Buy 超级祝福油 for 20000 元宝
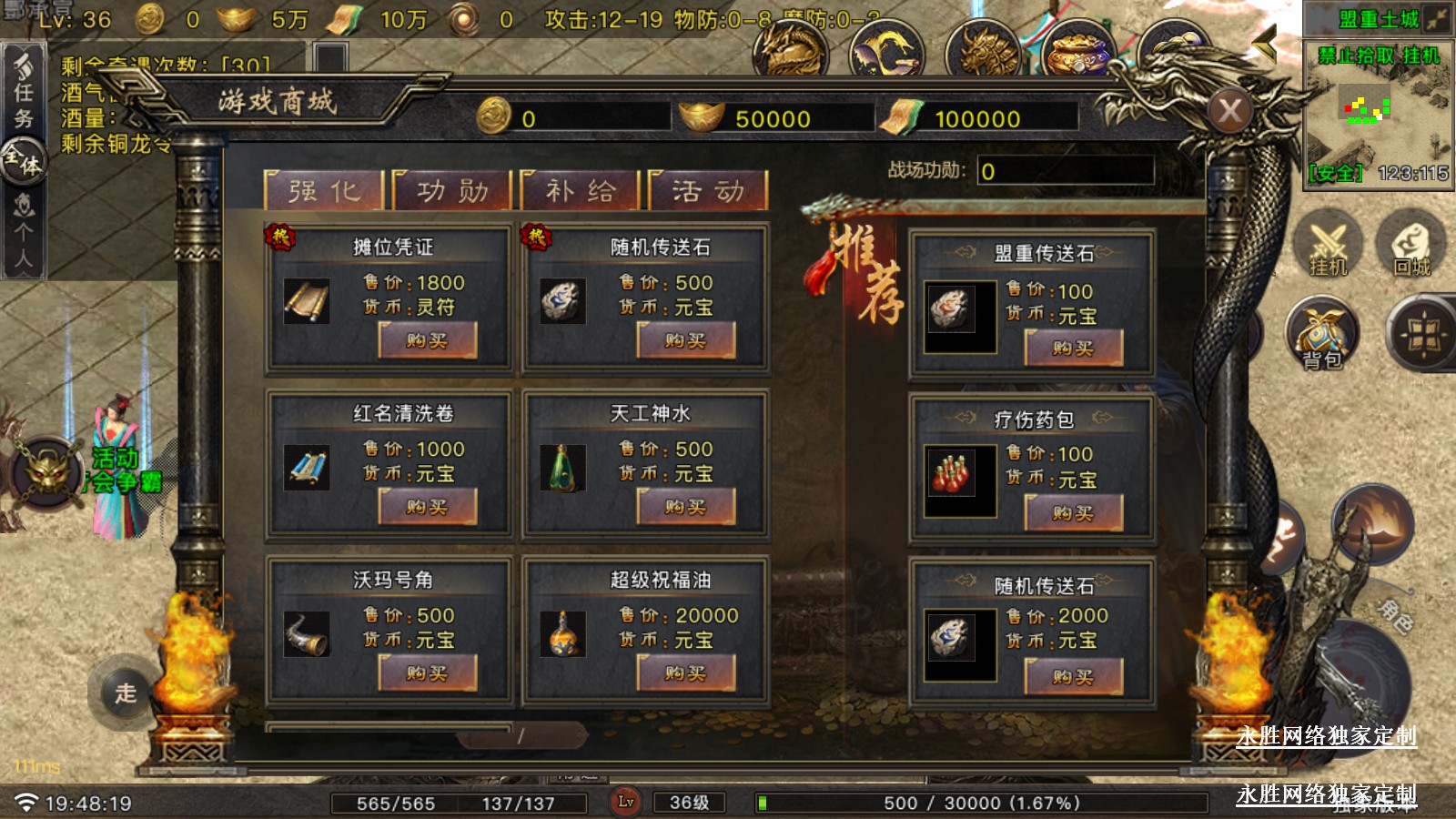 click(x=685, y=673)
